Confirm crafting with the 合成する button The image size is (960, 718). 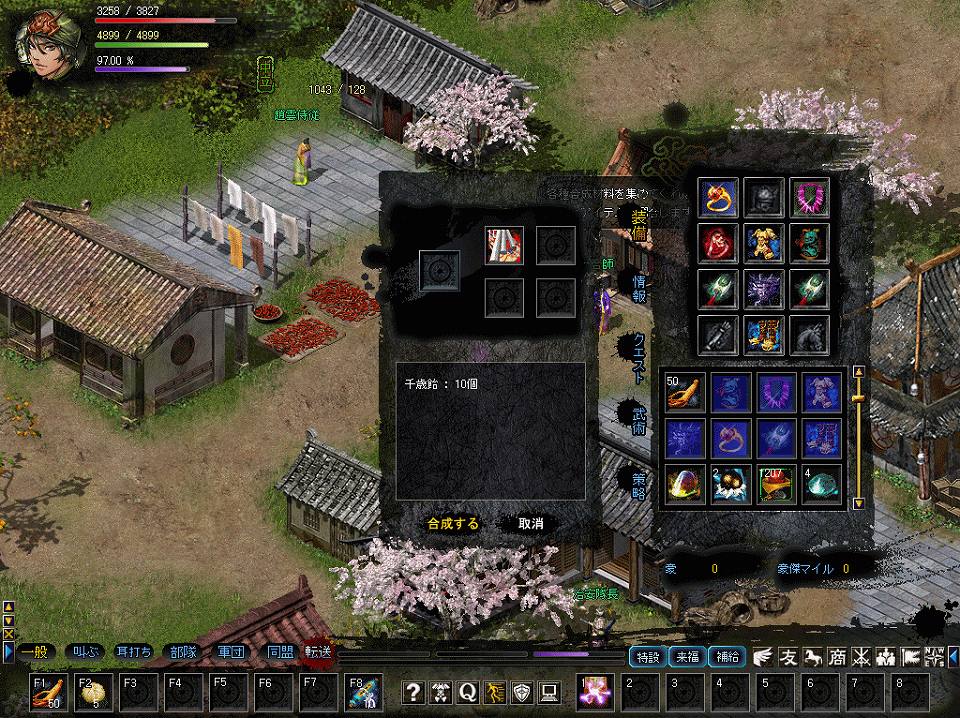pyautogui.click(x=452, y=523)
